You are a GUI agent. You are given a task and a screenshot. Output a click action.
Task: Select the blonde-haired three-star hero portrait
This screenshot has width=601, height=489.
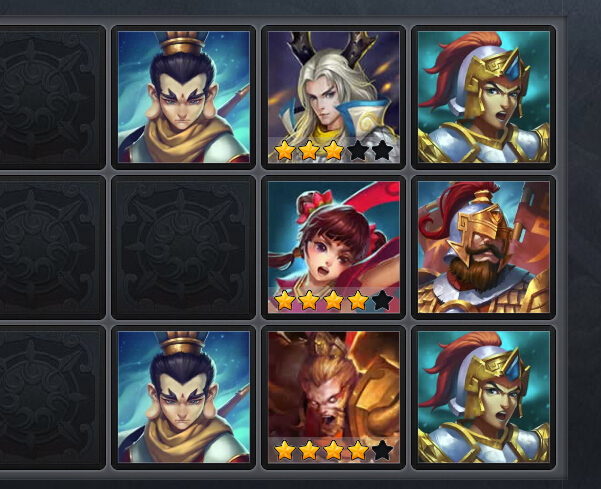coord(333,97)
